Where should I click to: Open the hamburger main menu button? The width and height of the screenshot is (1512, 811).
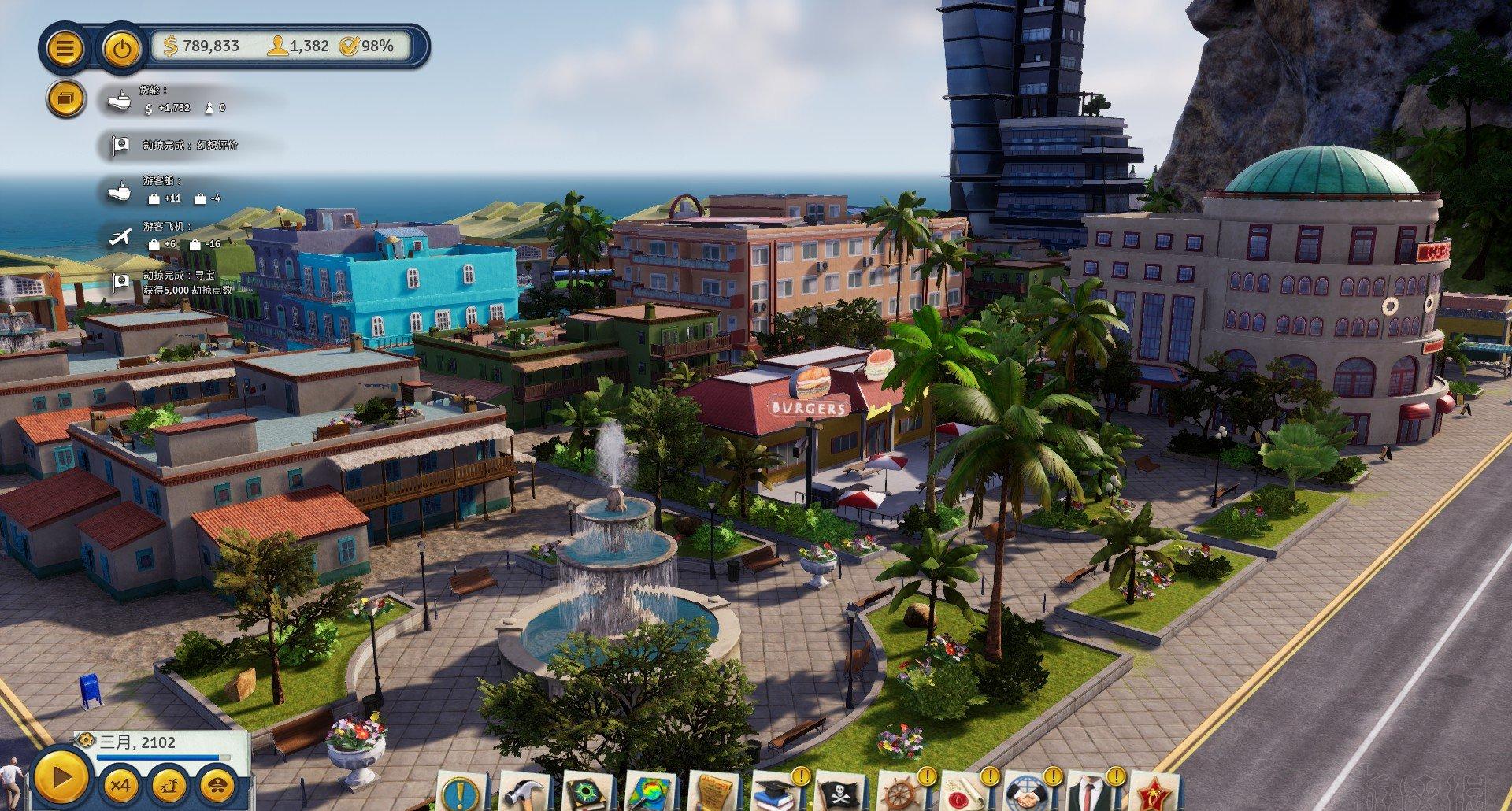[x=66, y=49]
